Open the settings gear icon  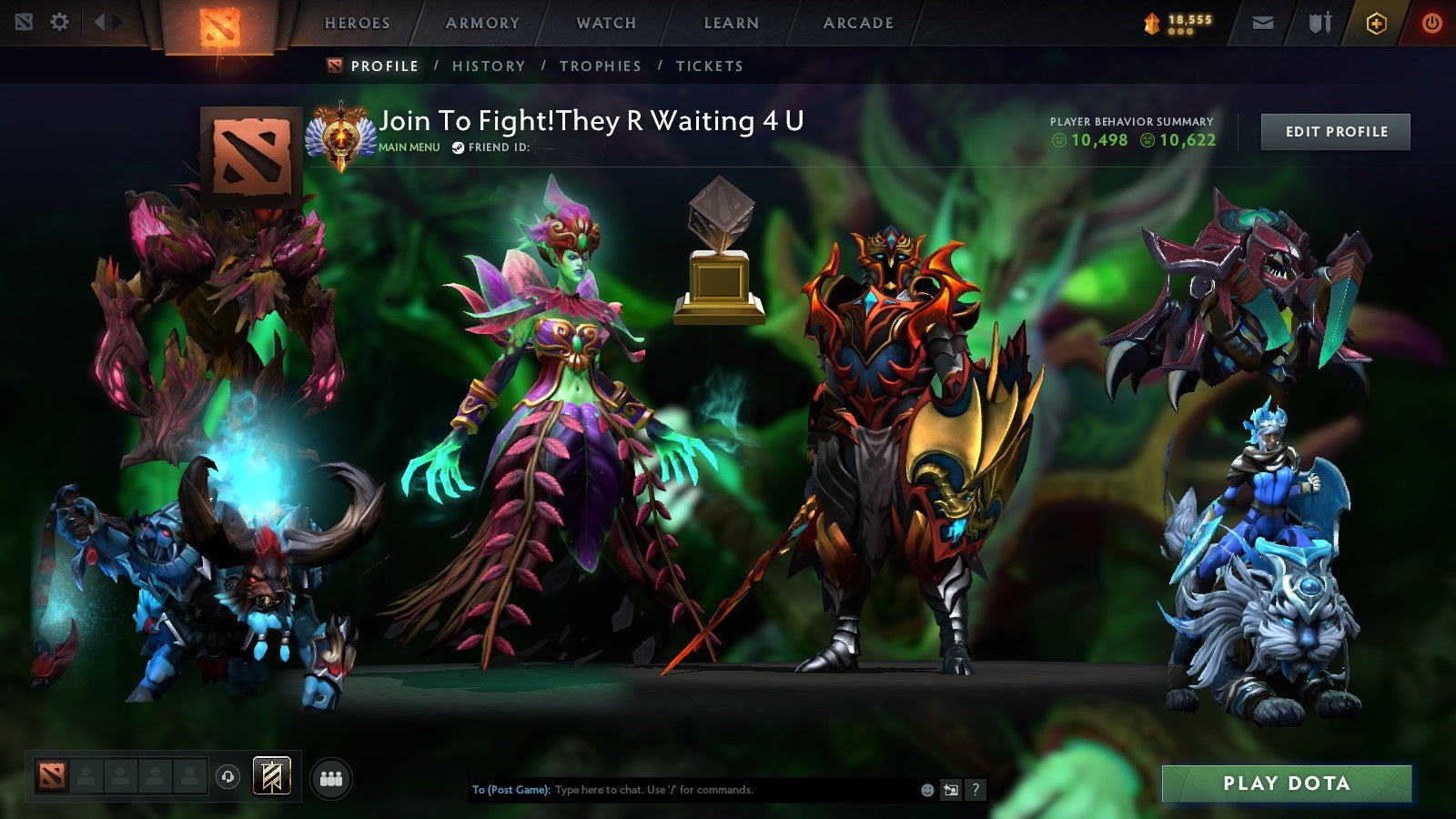point(59,23)
